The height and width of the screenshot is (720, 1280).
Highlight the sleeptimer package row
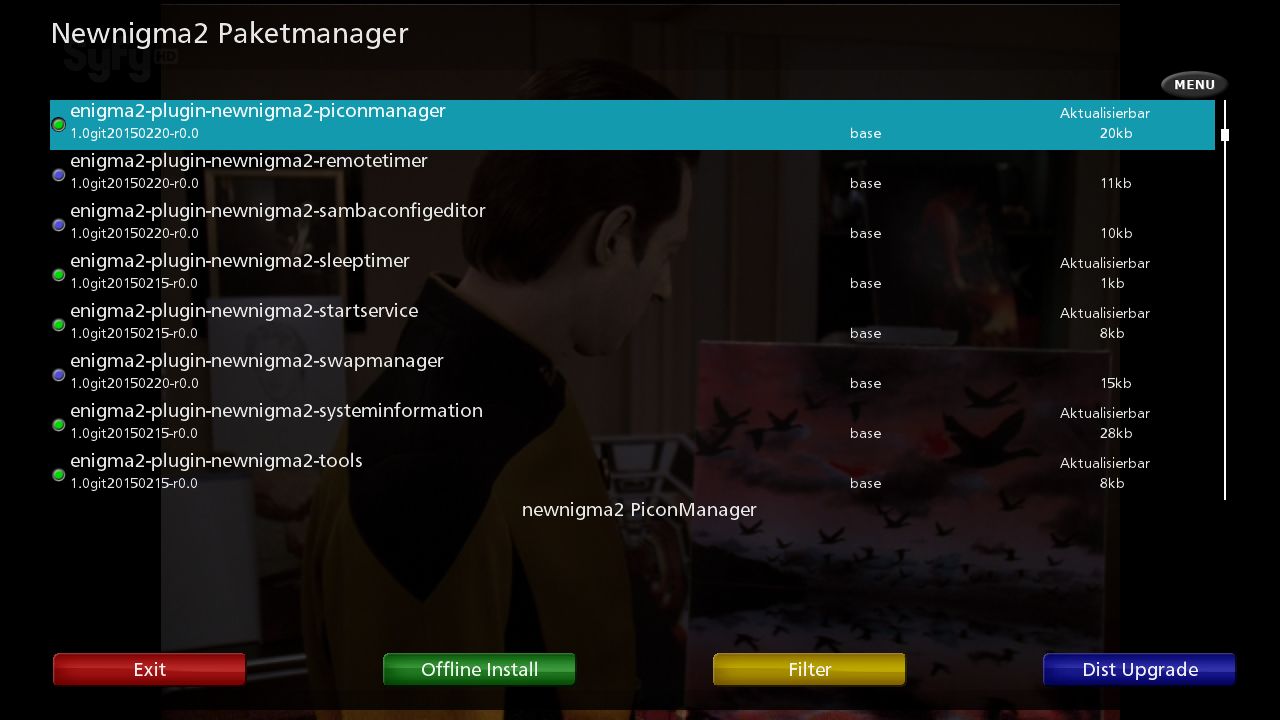pyautogui.click(x=632, y=274)
